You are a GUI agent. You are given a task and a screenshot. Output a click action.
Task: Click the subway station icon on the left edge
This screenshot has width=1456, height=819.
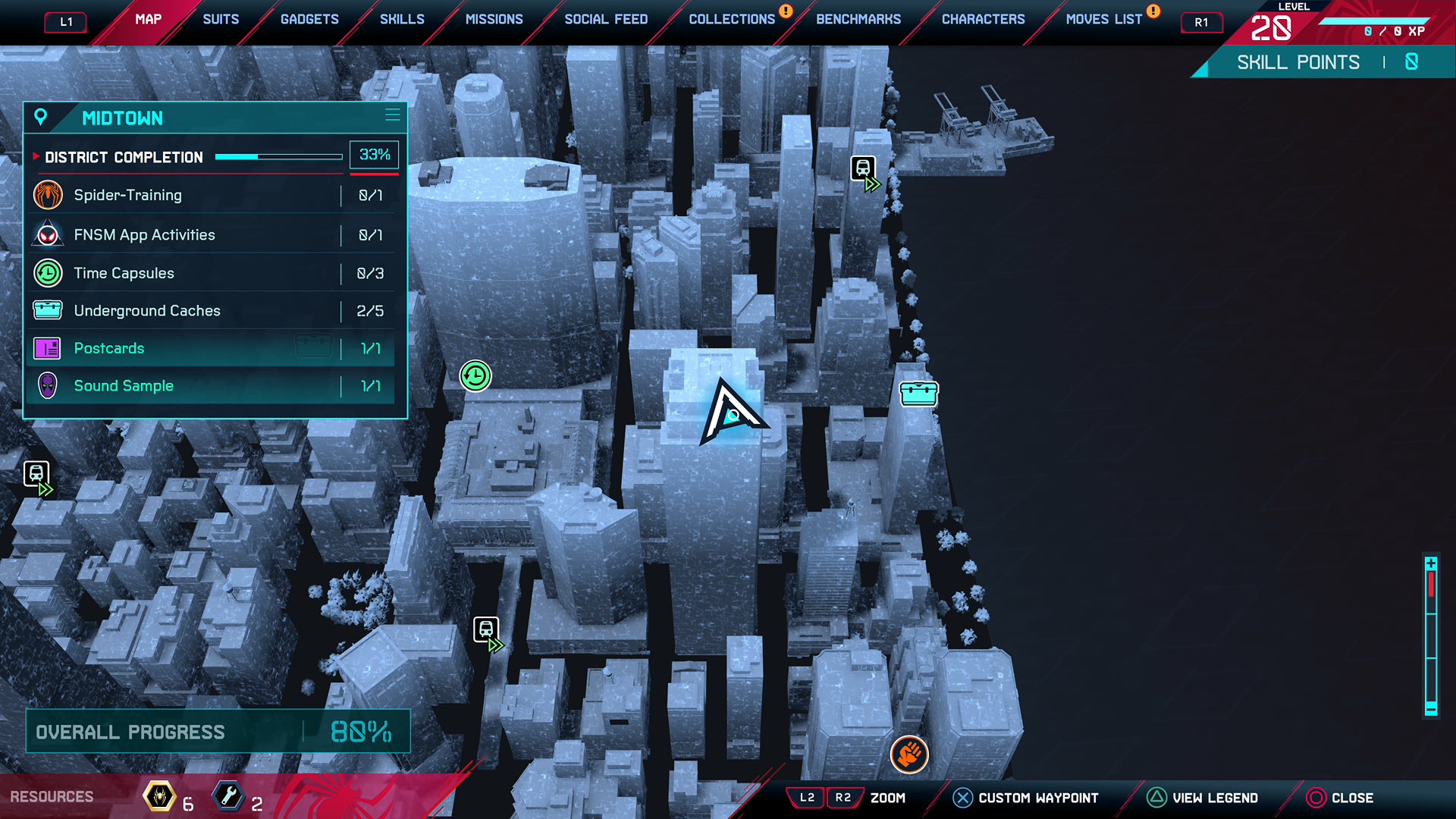click(37, 472)
